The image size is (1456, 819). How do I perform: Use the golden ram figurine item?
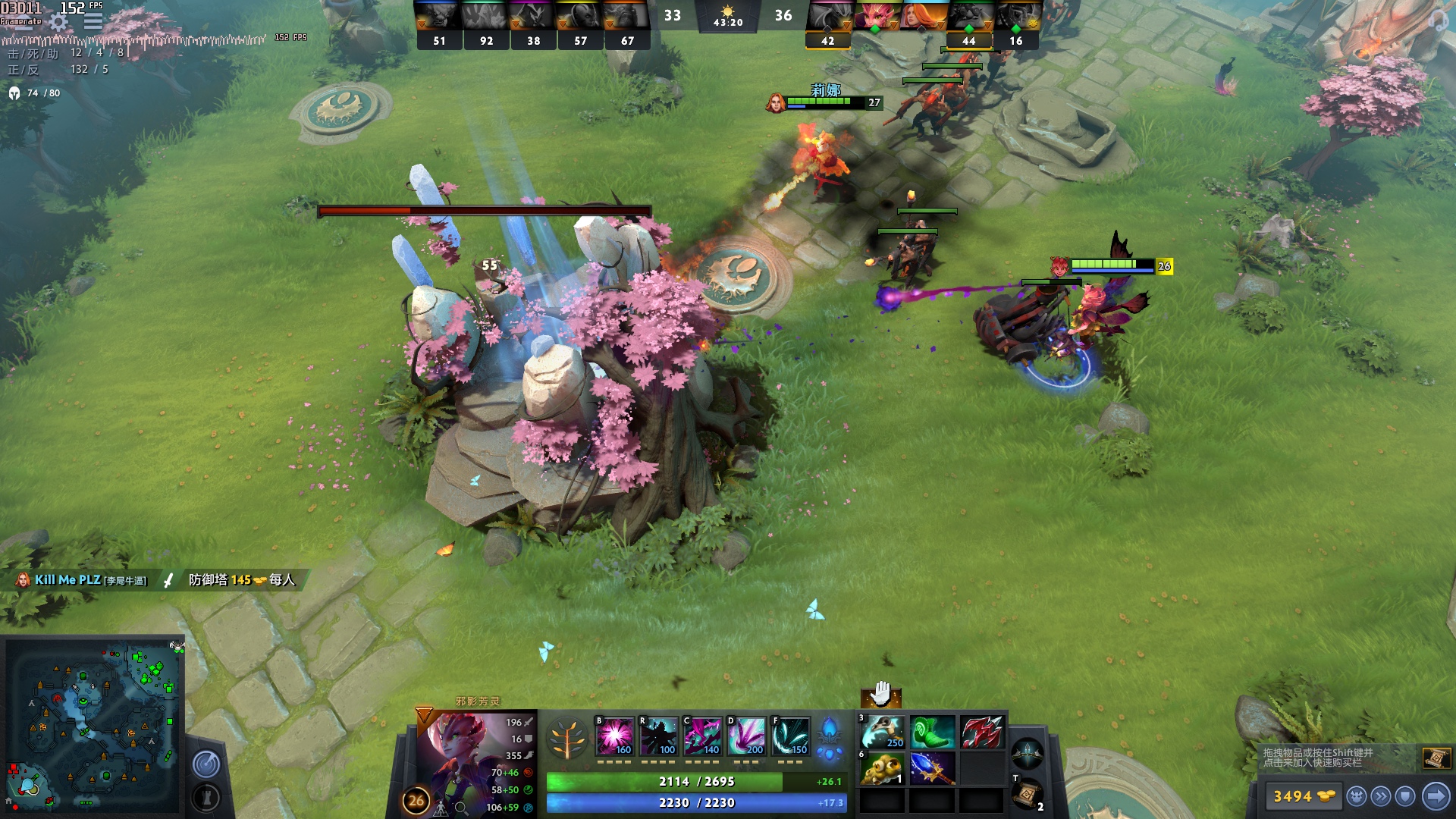pyautogui.click(x=882, y=769)
